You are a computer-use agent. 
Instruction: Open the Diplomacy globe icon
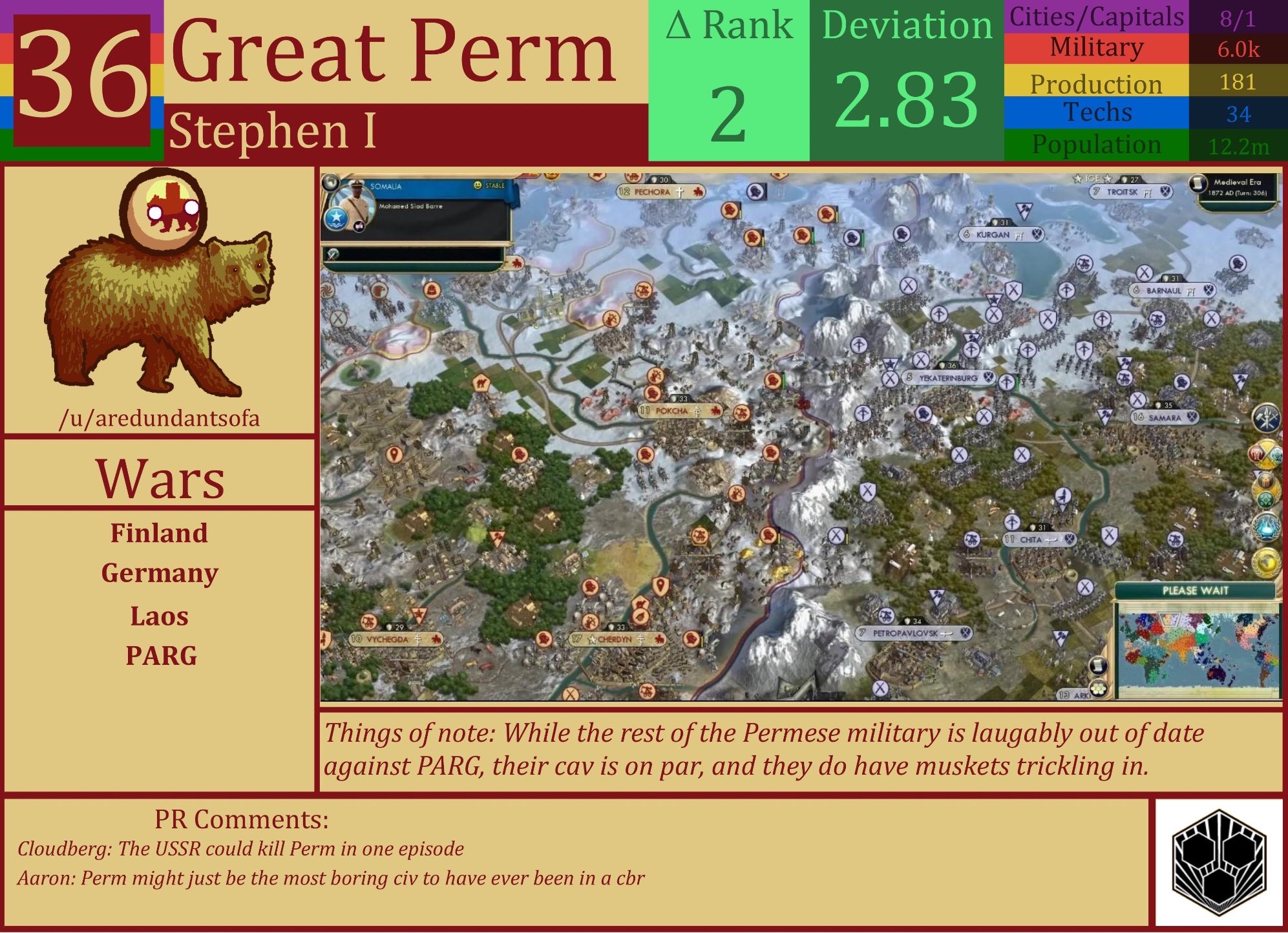point(1267,561)
